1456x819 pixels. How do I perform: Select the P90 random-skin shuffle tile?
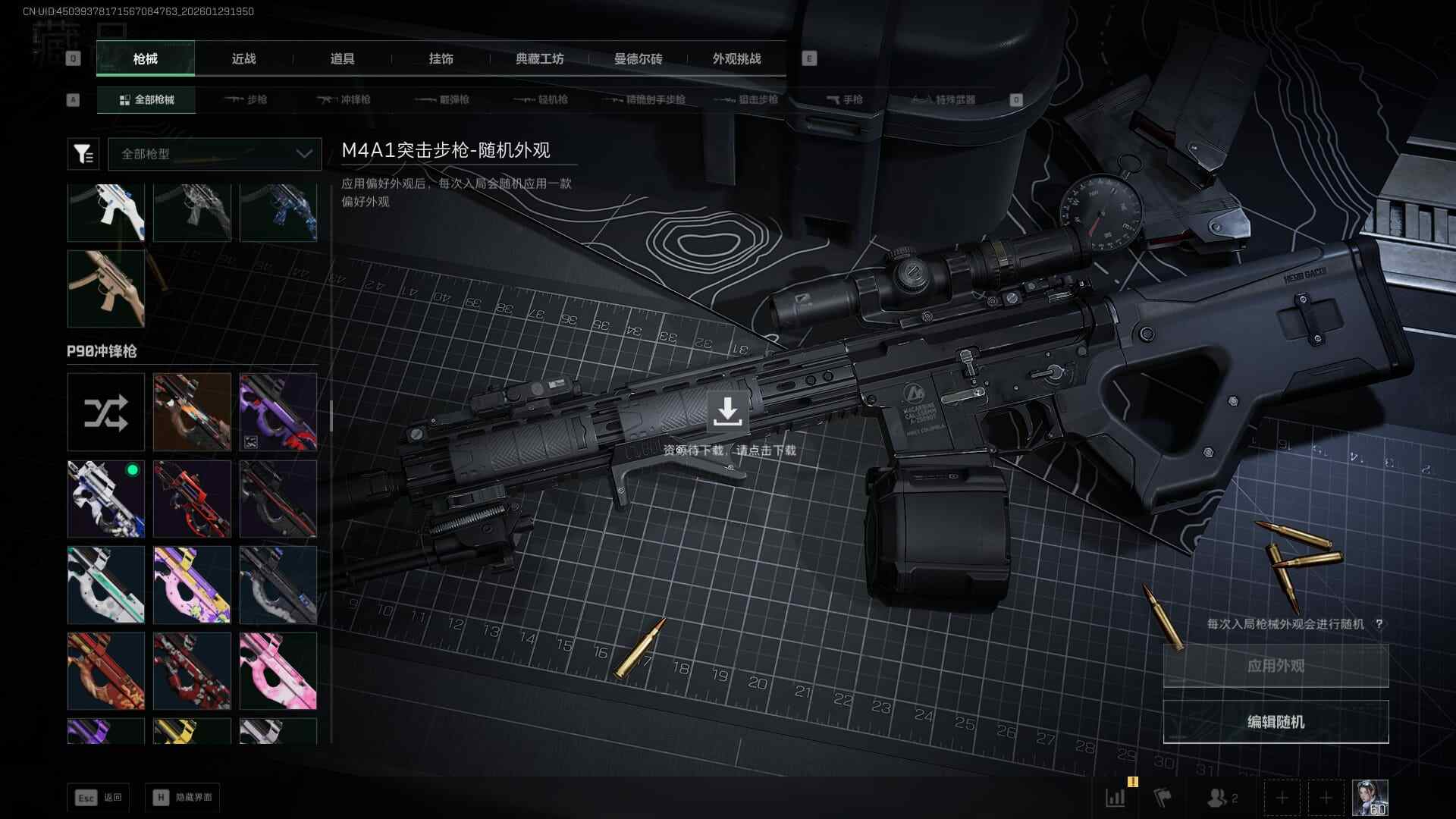pos(106,413)
